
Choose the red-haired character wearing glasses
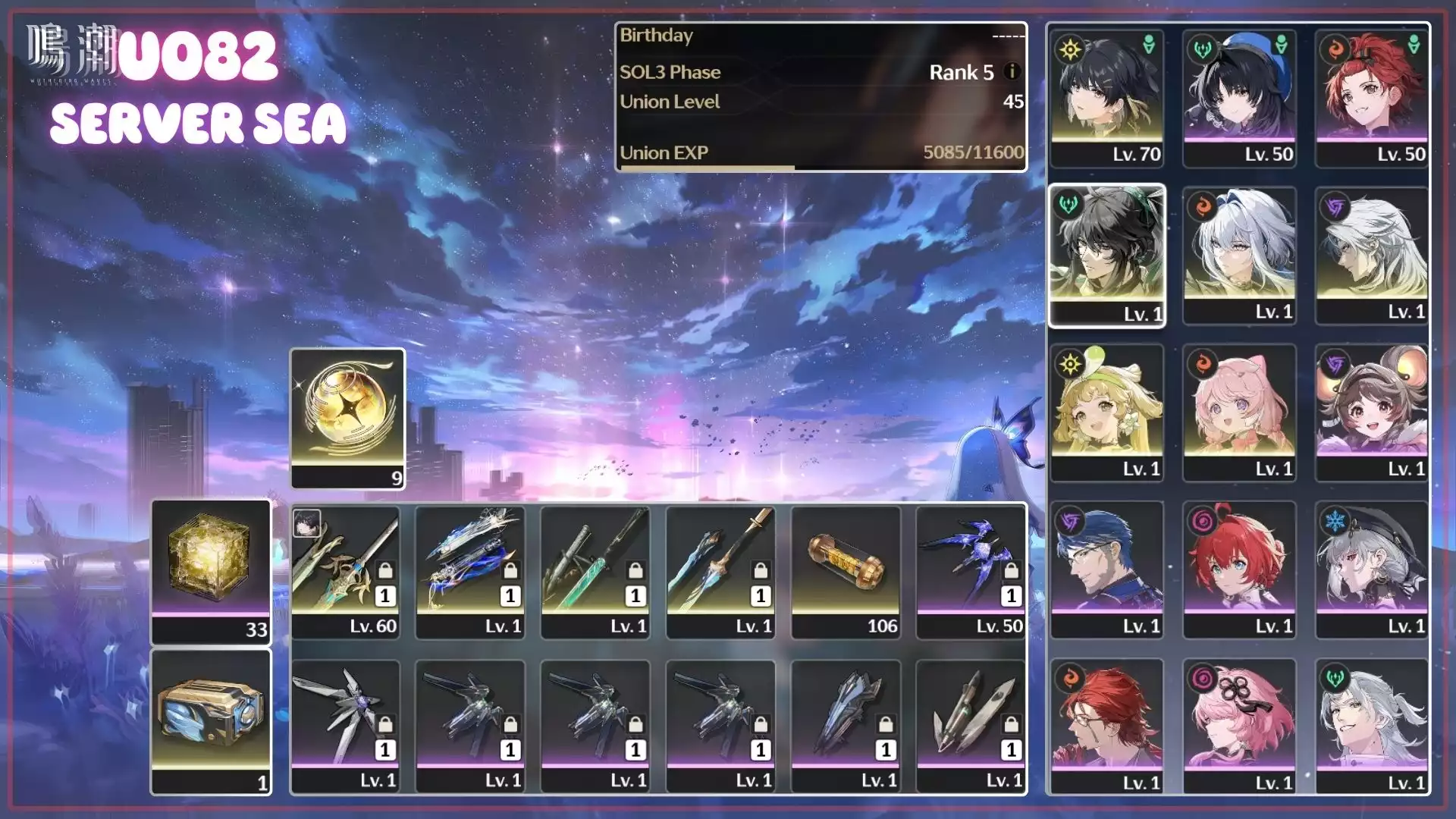coord(1106,726)
